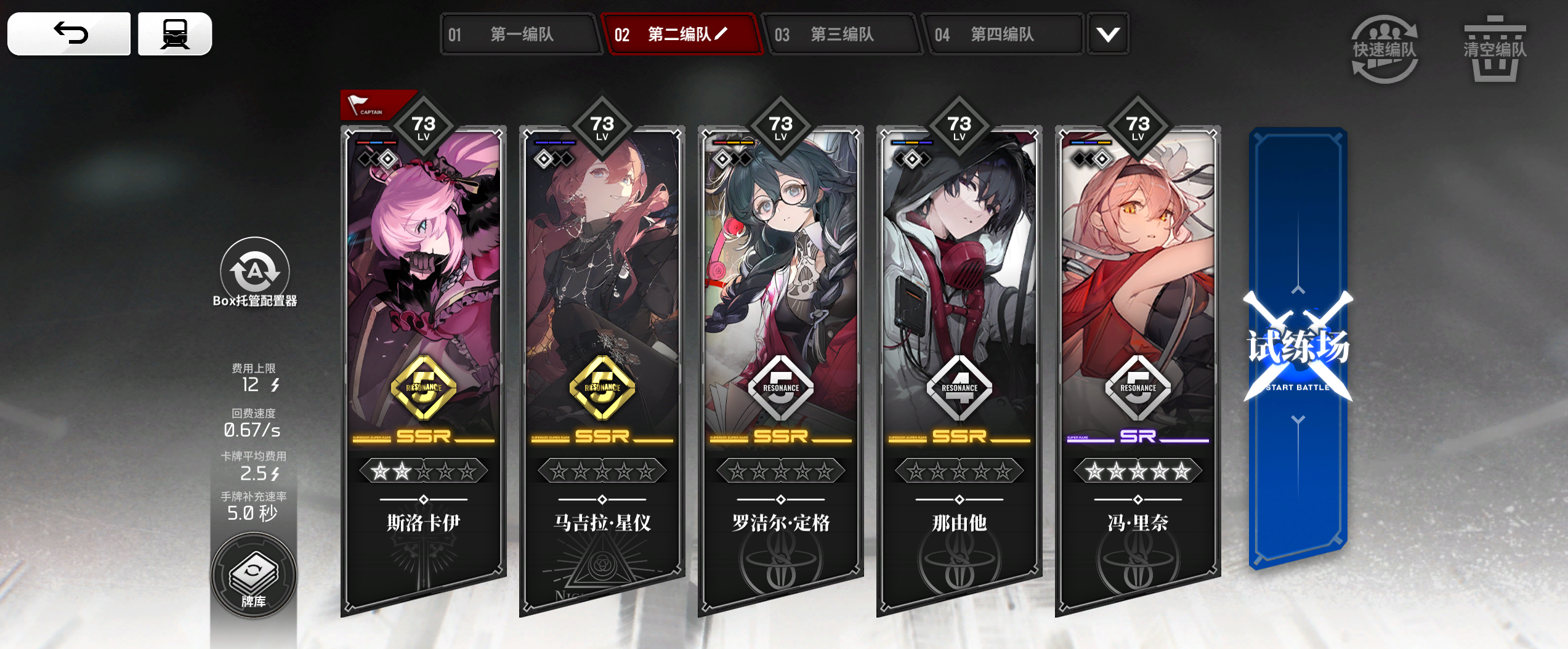Select the train icon next to back button
The height and width of the screenshot is (649, 1568).
[175, 34]
